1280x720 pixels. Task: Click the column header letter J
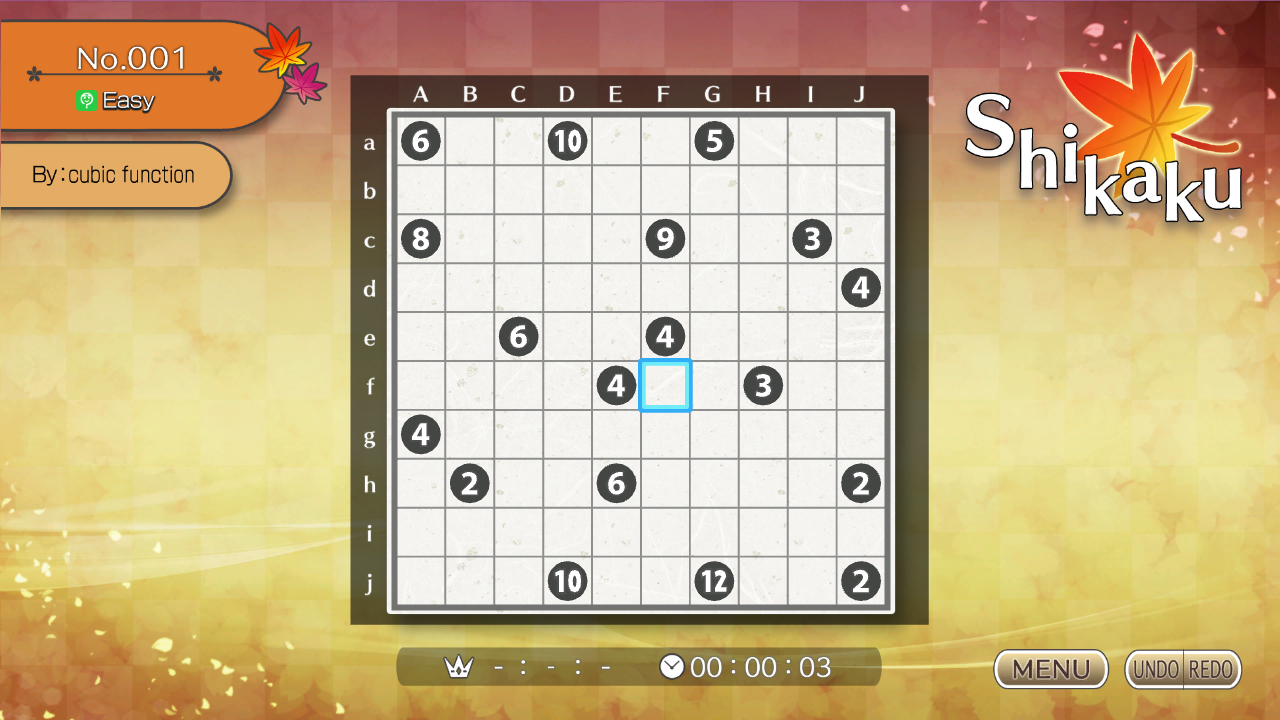(x=861, y=94)
